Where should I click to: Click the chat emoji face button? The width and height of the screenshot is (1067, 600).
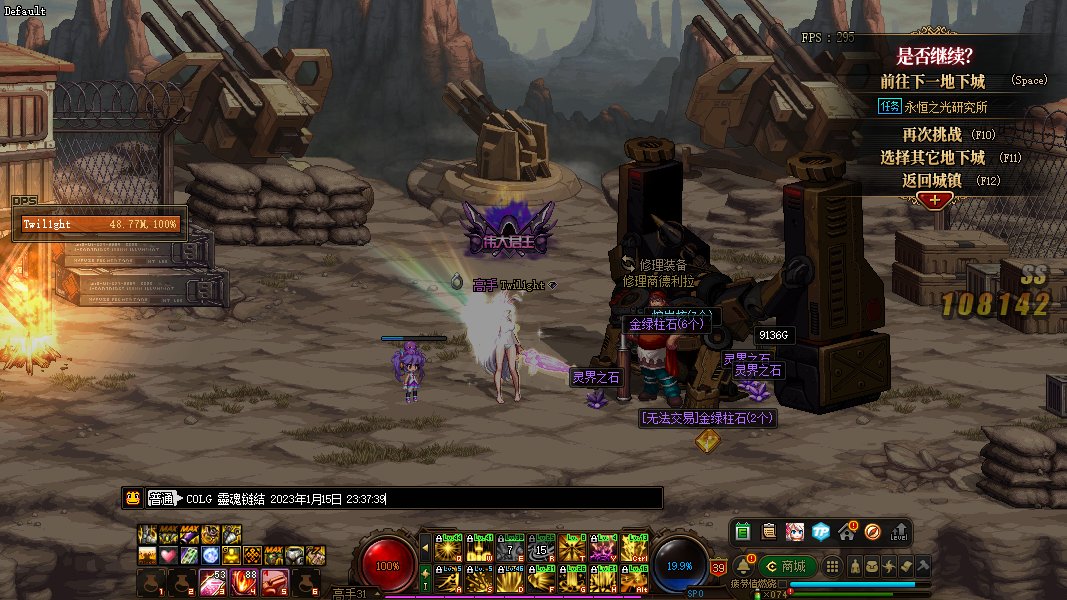click(132, 498)
